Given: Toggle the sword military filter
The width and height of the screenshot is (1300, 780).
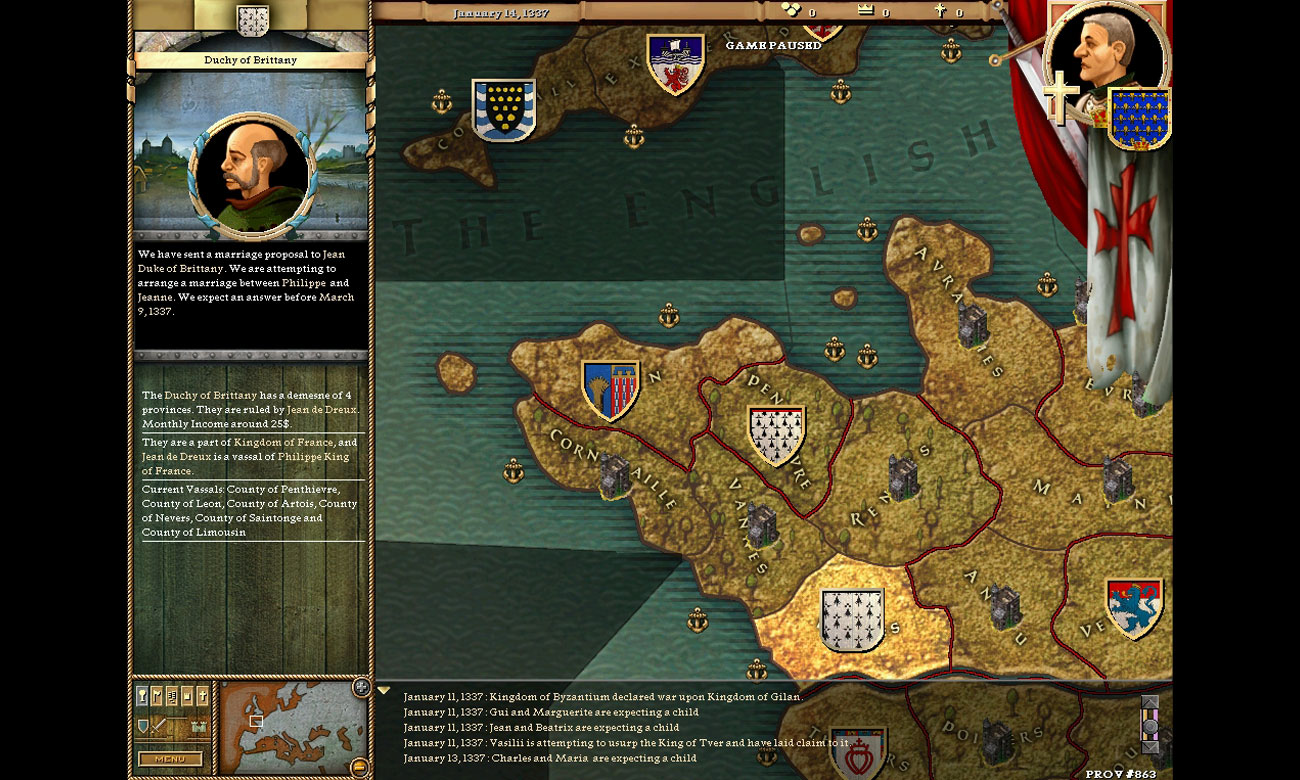Looking at the screenshot, I should [x=158, y=727].
